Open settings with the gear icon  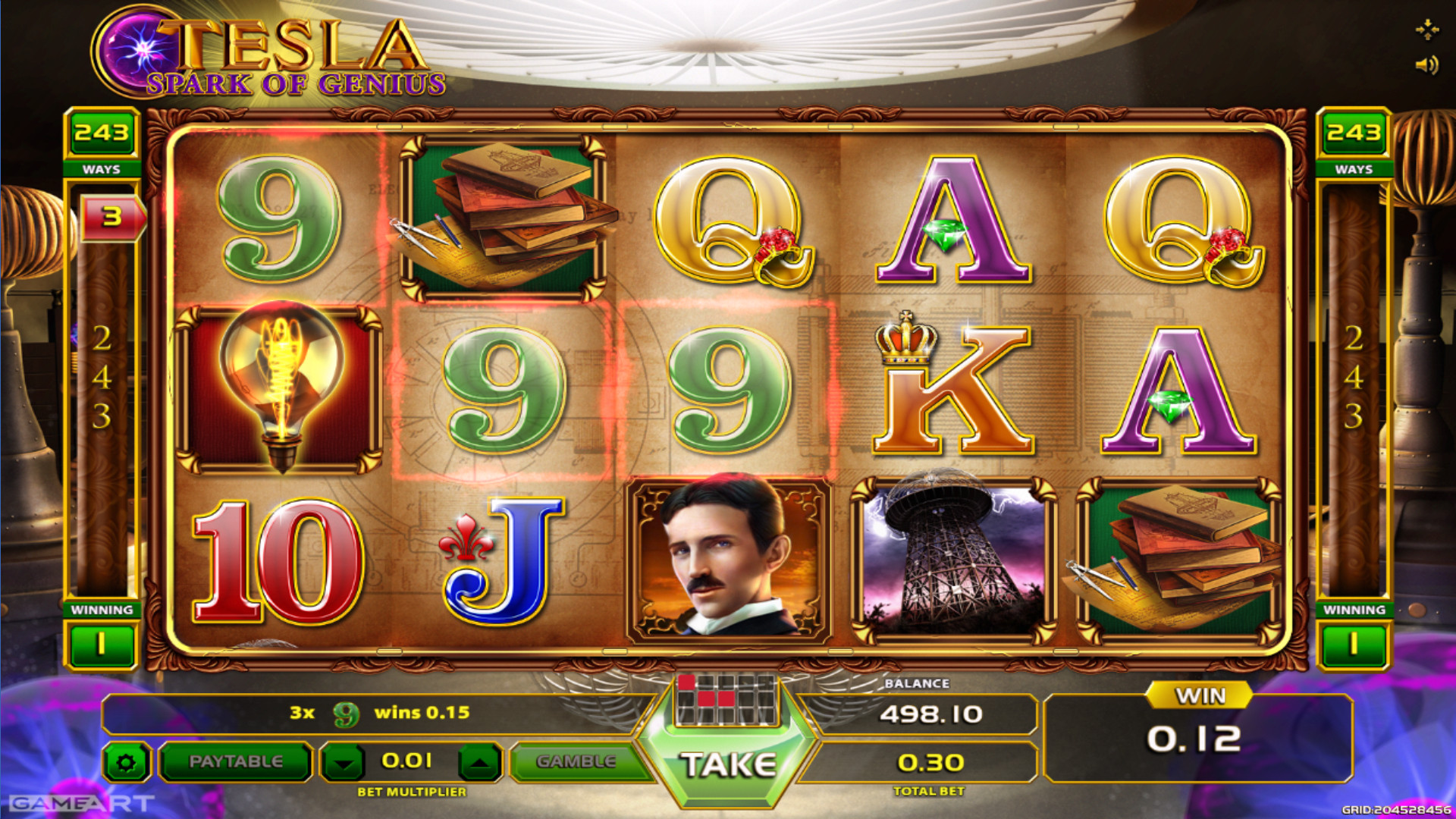click(x=127, y=762)
